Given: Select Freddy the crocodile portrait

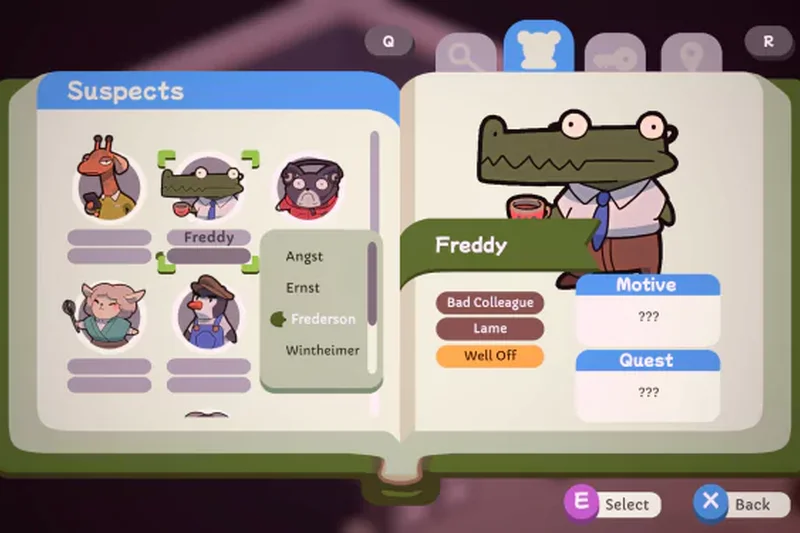Looking at the screenshot, I should 209,189.
